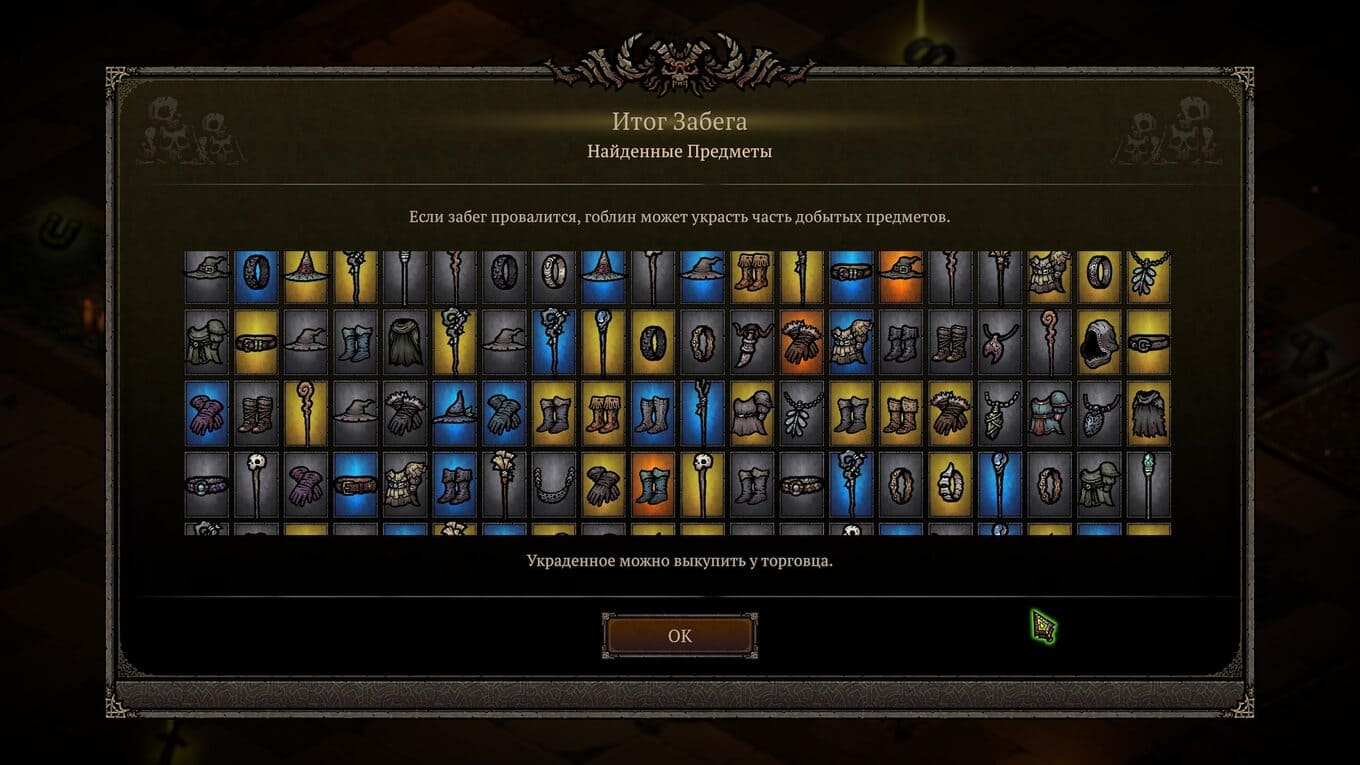Pick the orange-backed fur-trimmed gloves

[801, 342]
